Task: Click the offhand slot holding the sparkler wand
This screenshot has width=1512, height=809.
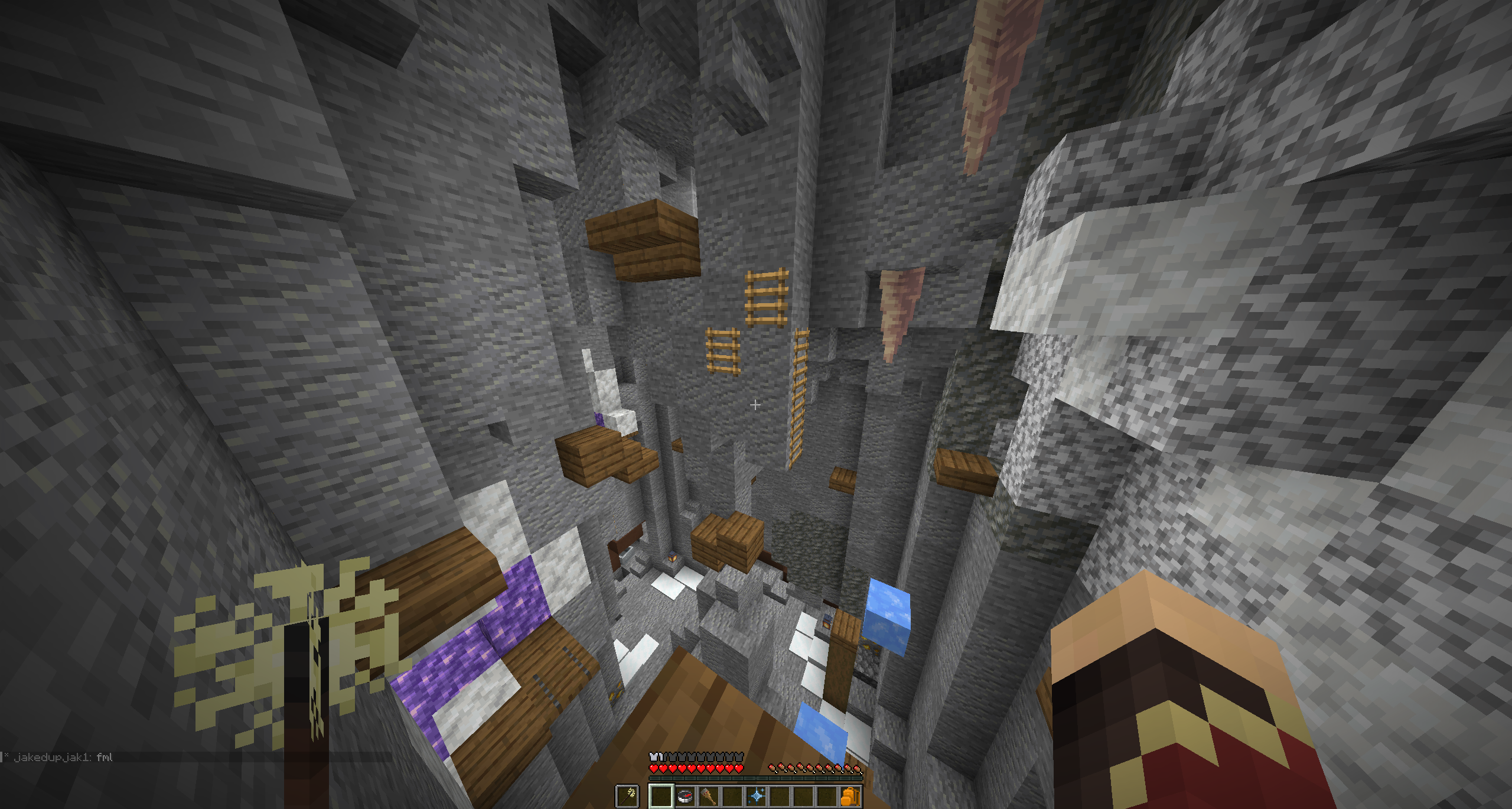Action: click(627, 796)
